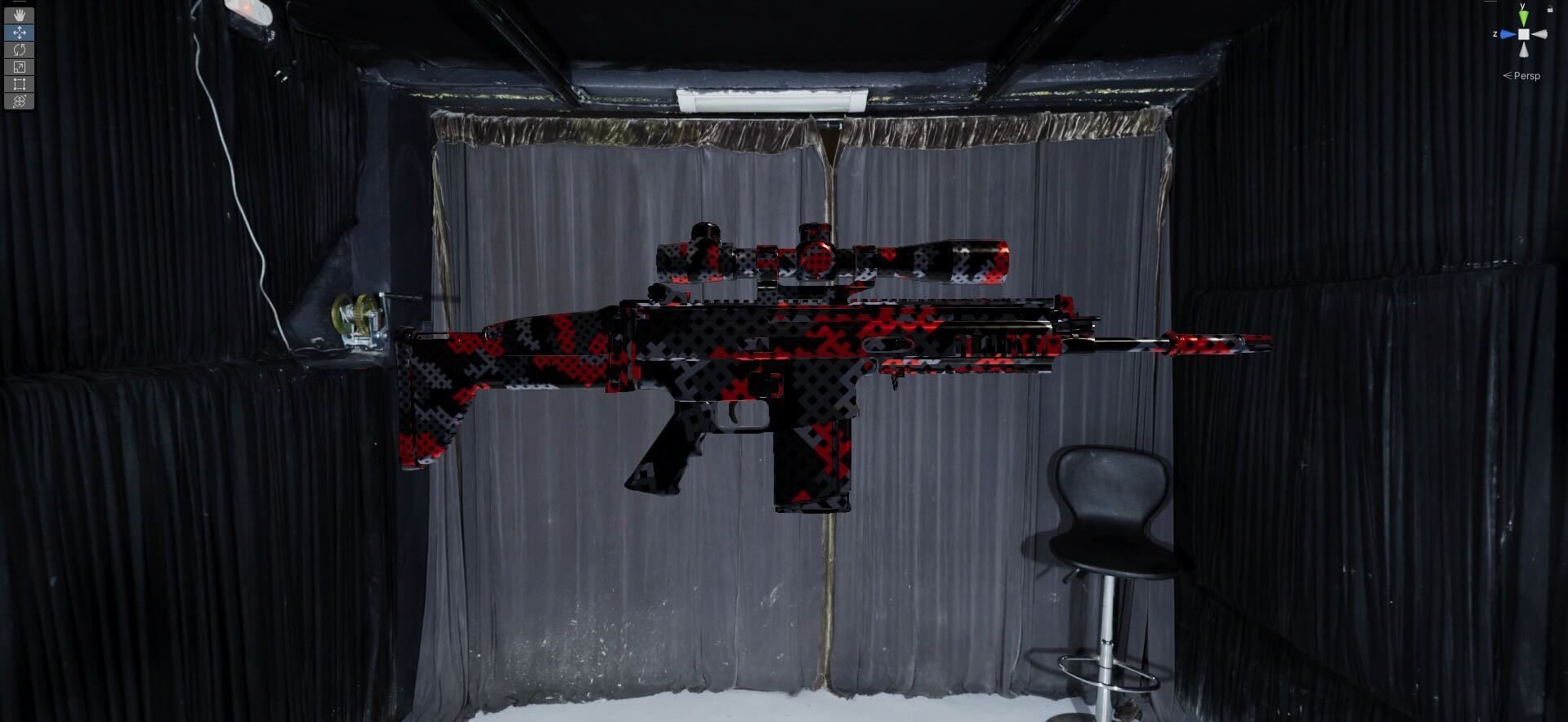Select the Rotate tool

20,50
